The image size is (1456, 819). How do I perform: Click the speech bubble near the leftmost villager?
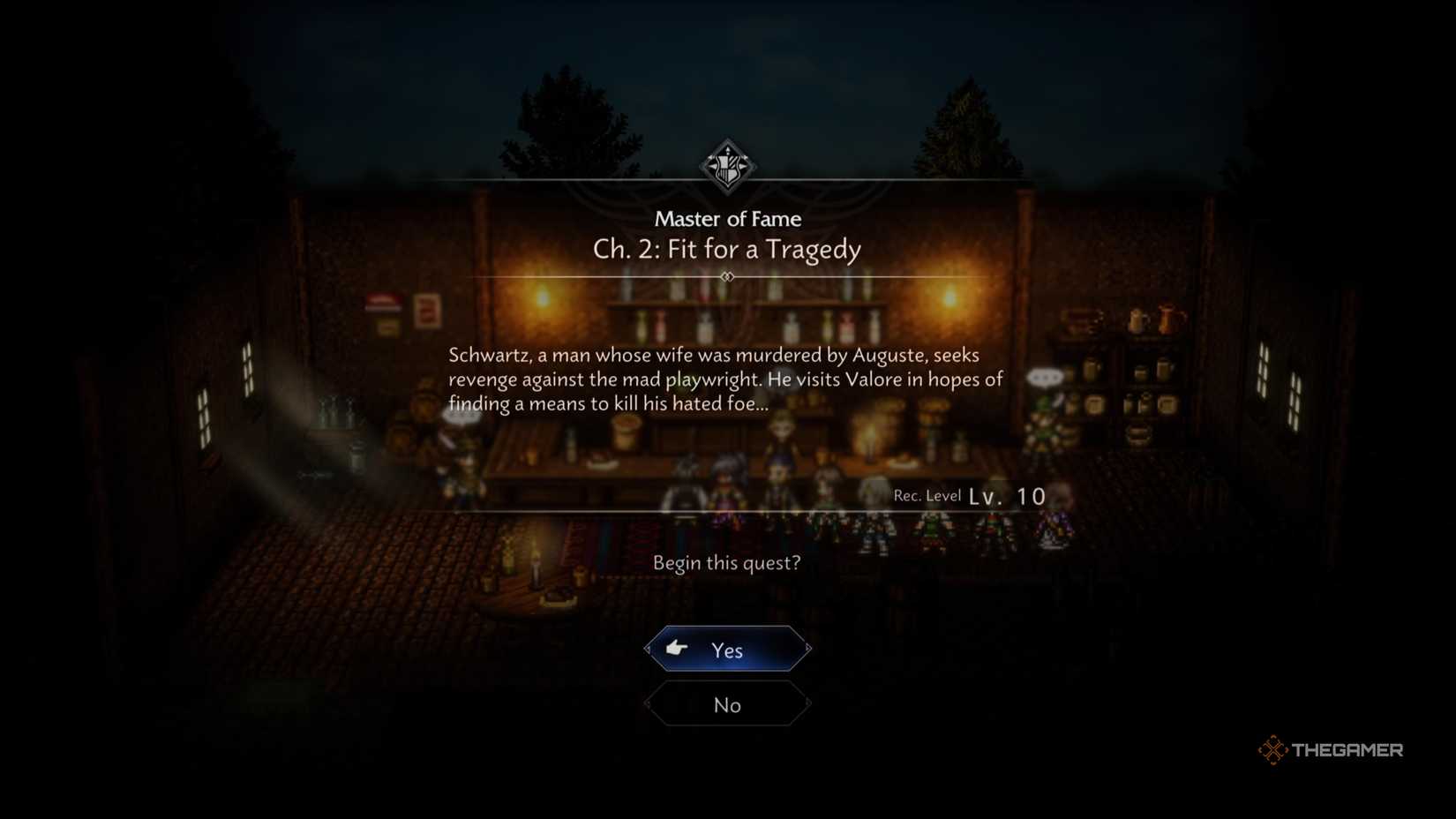462,415
